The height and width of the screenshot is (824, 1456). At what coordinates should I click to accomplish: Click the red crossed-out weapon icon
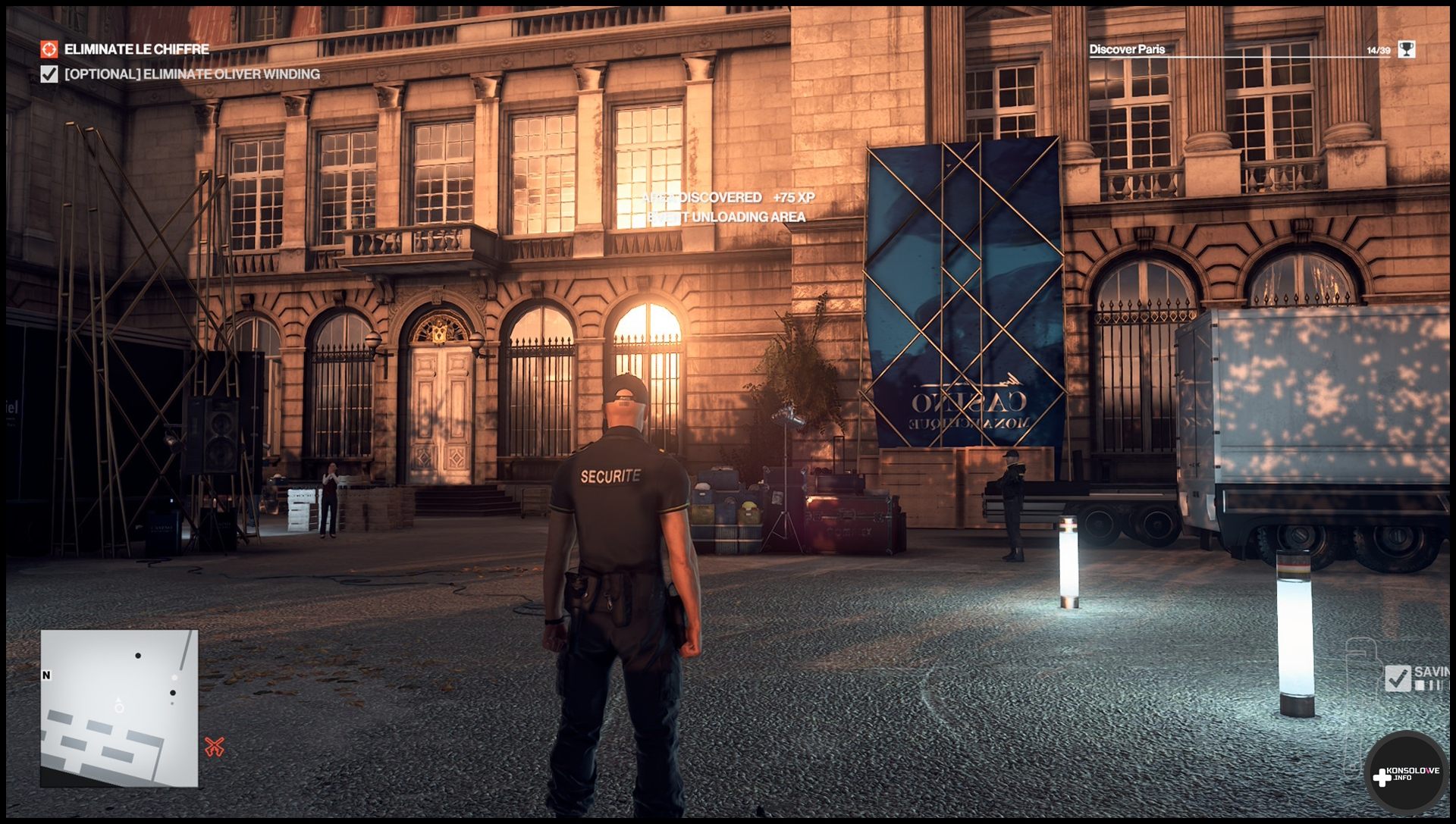215,747
